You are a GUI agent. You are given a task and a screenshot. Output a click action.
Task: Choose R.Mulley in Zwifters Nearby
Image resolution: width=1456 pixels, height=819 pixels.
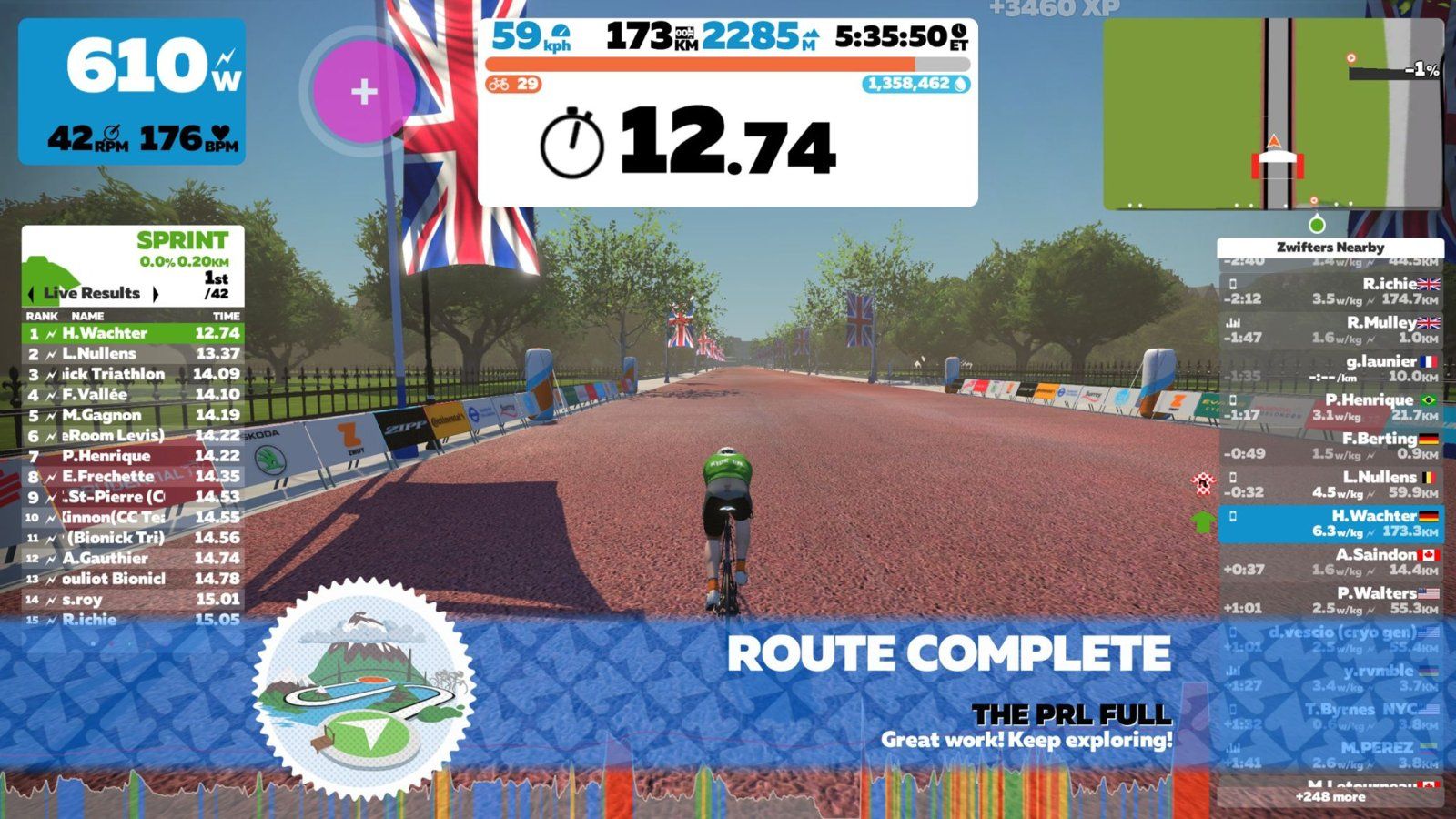[1330, 329]
